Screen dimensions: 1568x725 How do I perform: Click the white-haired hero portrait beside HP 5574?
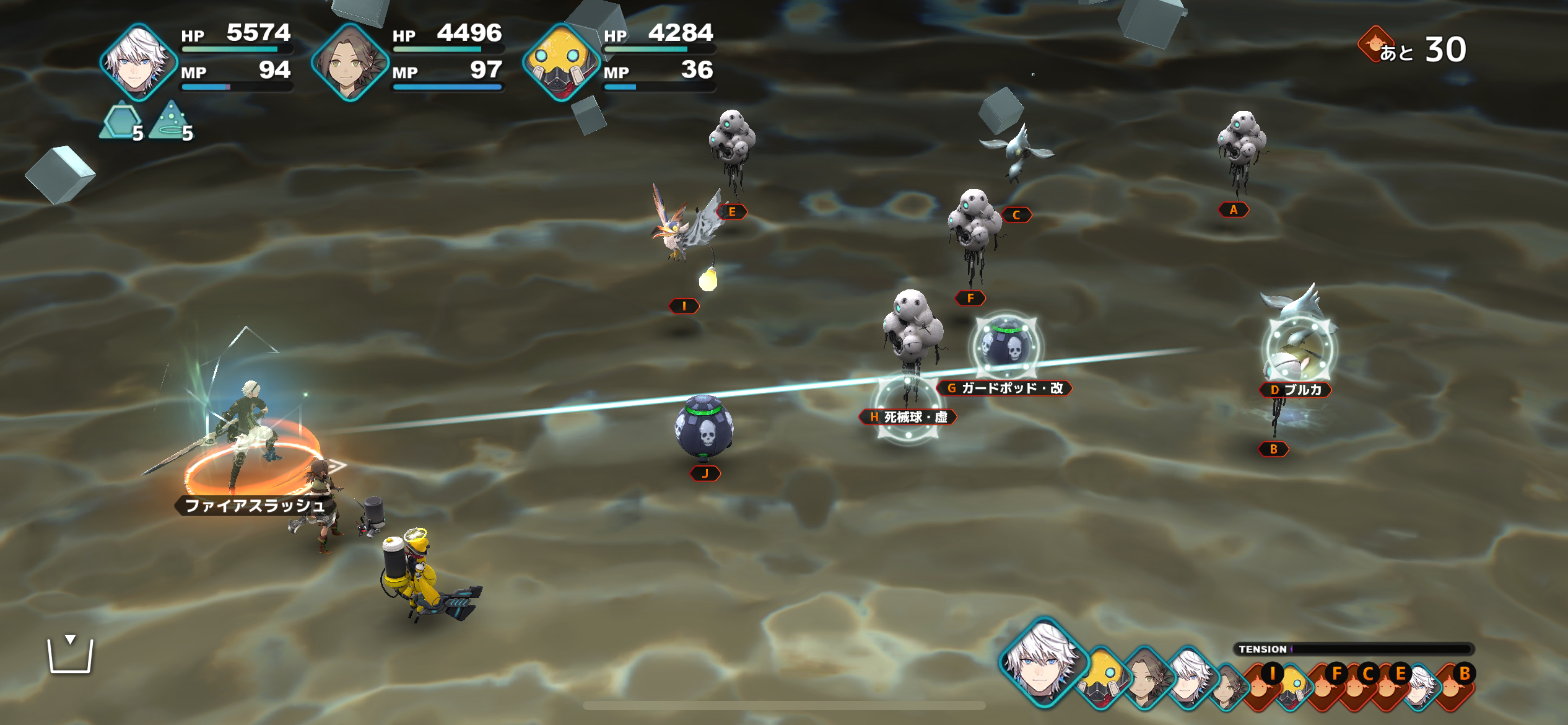pyautogui.click(x=139, y=63)
